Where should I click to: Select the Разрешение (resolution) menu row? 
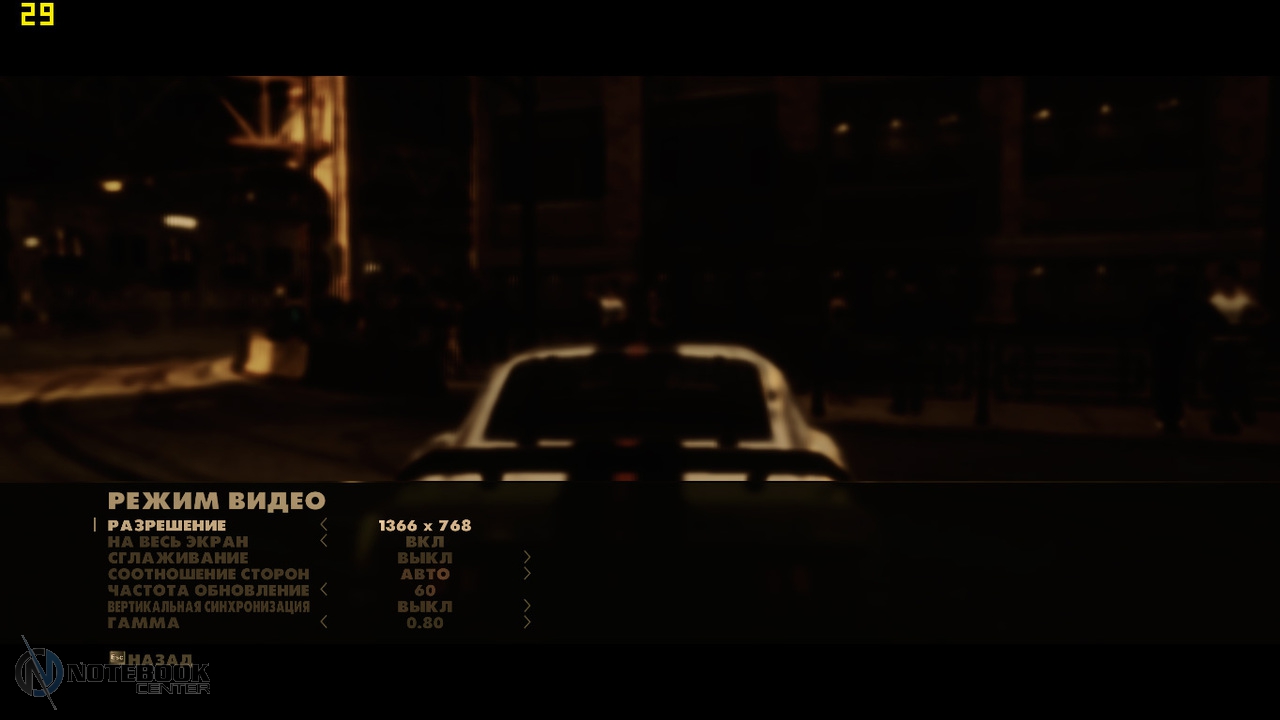point(167,525)
